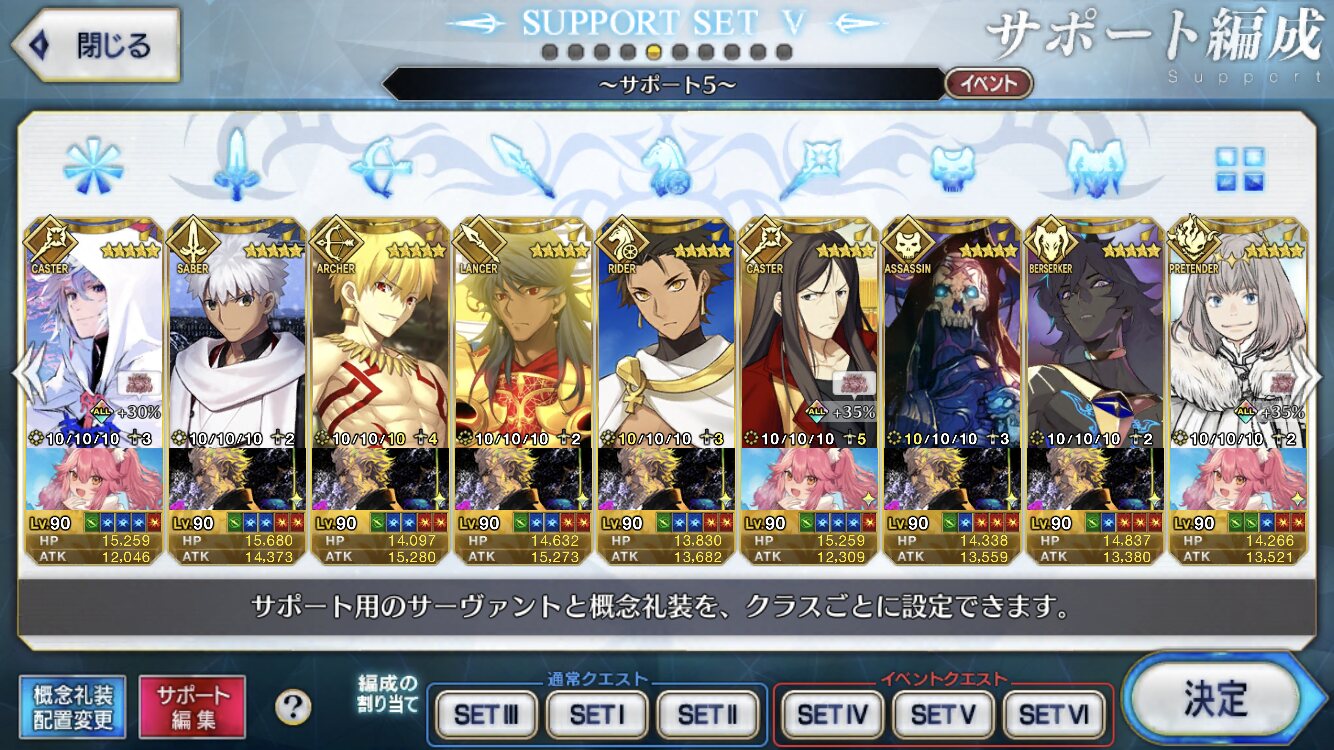Image resolution: width=1334 pixels, height=750 pixels.
Task: Pick the Rider support servant card
Action: [x=665, y=340]
